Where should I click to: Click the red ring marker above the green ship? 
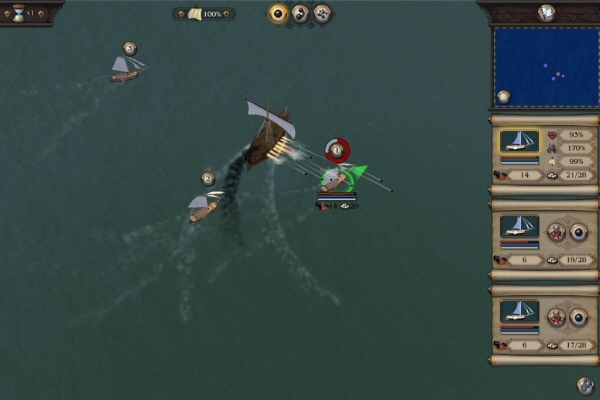pyautogui.click(x=338, y=150)
